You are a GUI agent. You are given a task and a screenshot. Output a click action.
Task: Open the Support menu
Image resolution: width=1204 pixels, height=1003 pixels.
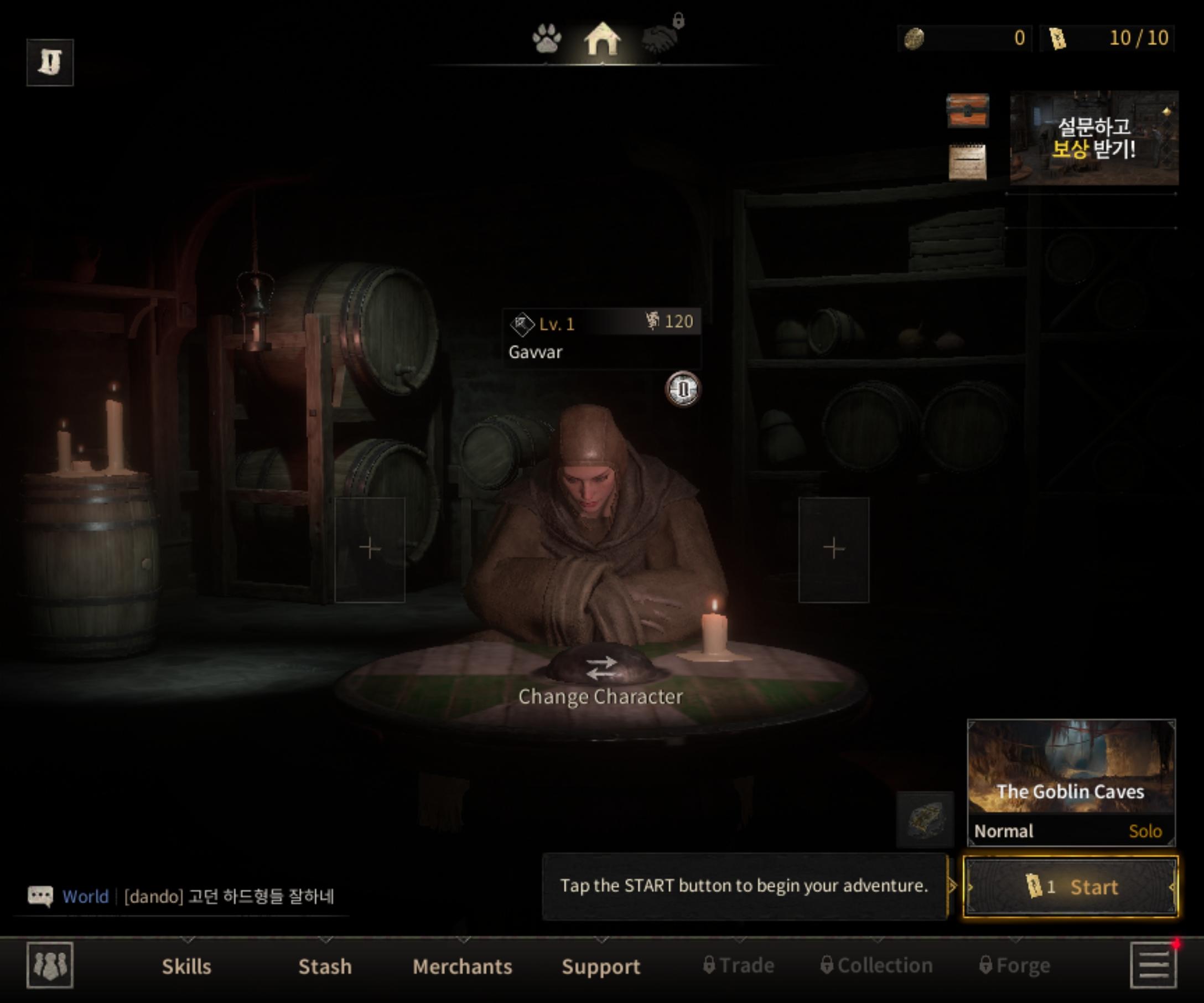(x=600, y=966)
